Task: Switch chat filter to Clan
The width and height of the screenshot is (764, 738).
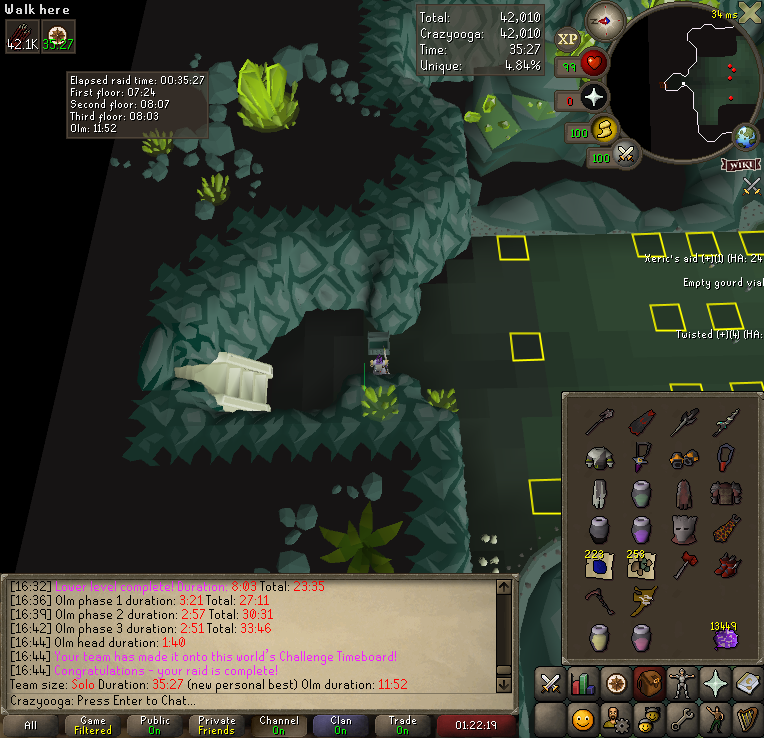Action: point(341,725)
